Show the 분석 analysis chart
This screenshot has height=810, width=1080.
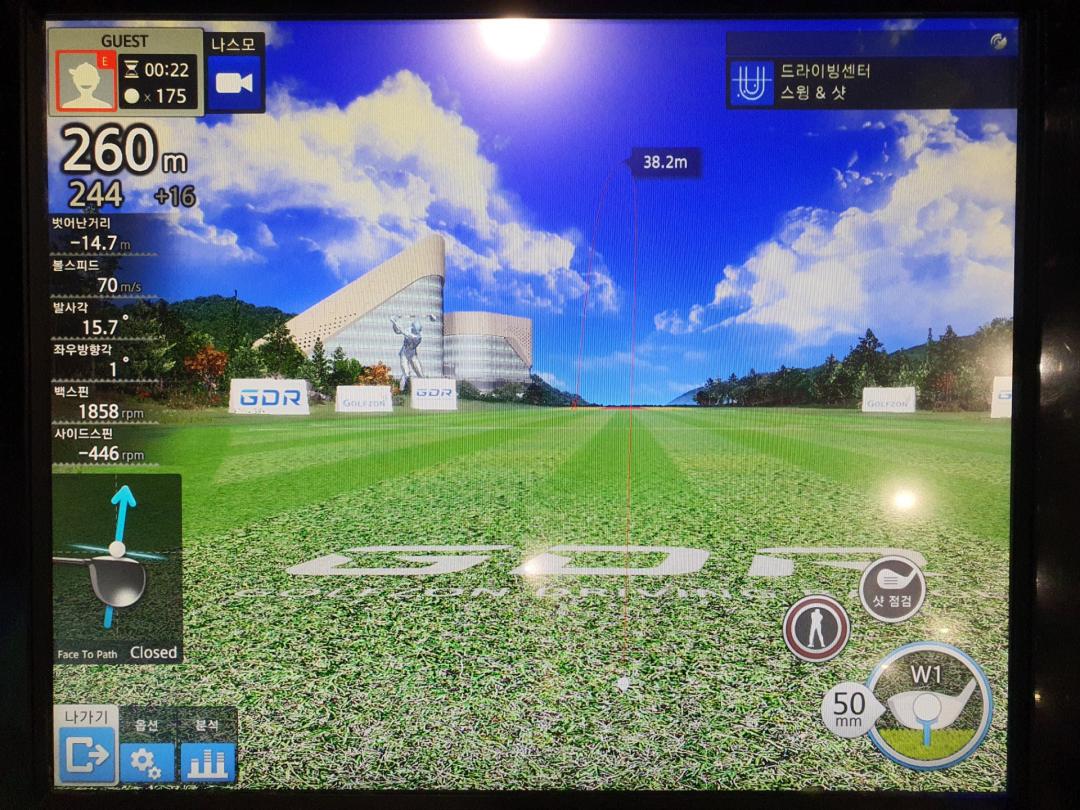(x=208, y=762)
